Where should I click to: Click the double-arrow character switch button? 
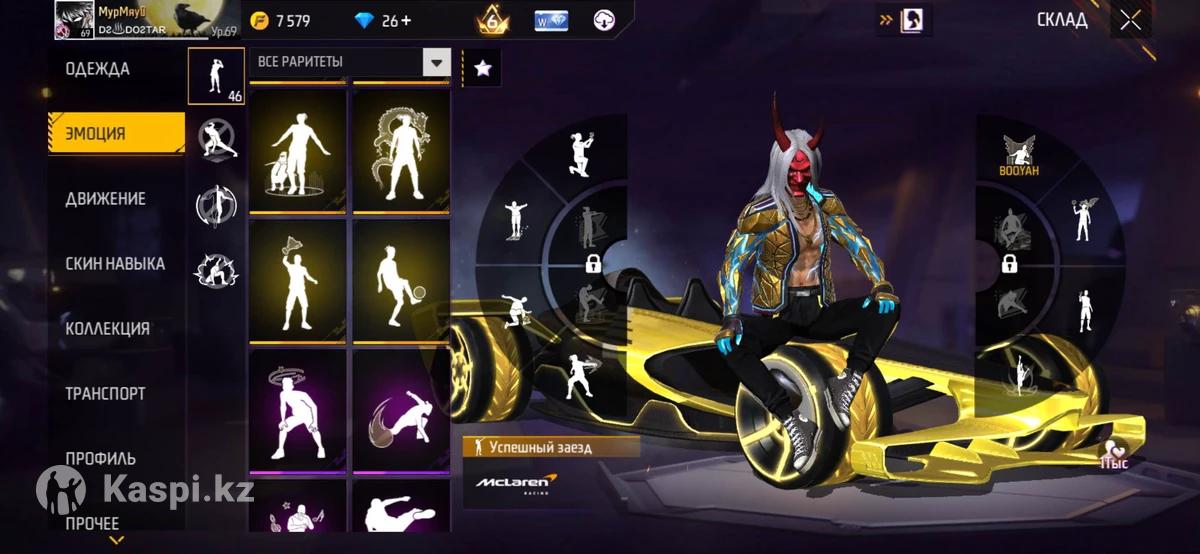pyautogui.click(x=904, y=20)
